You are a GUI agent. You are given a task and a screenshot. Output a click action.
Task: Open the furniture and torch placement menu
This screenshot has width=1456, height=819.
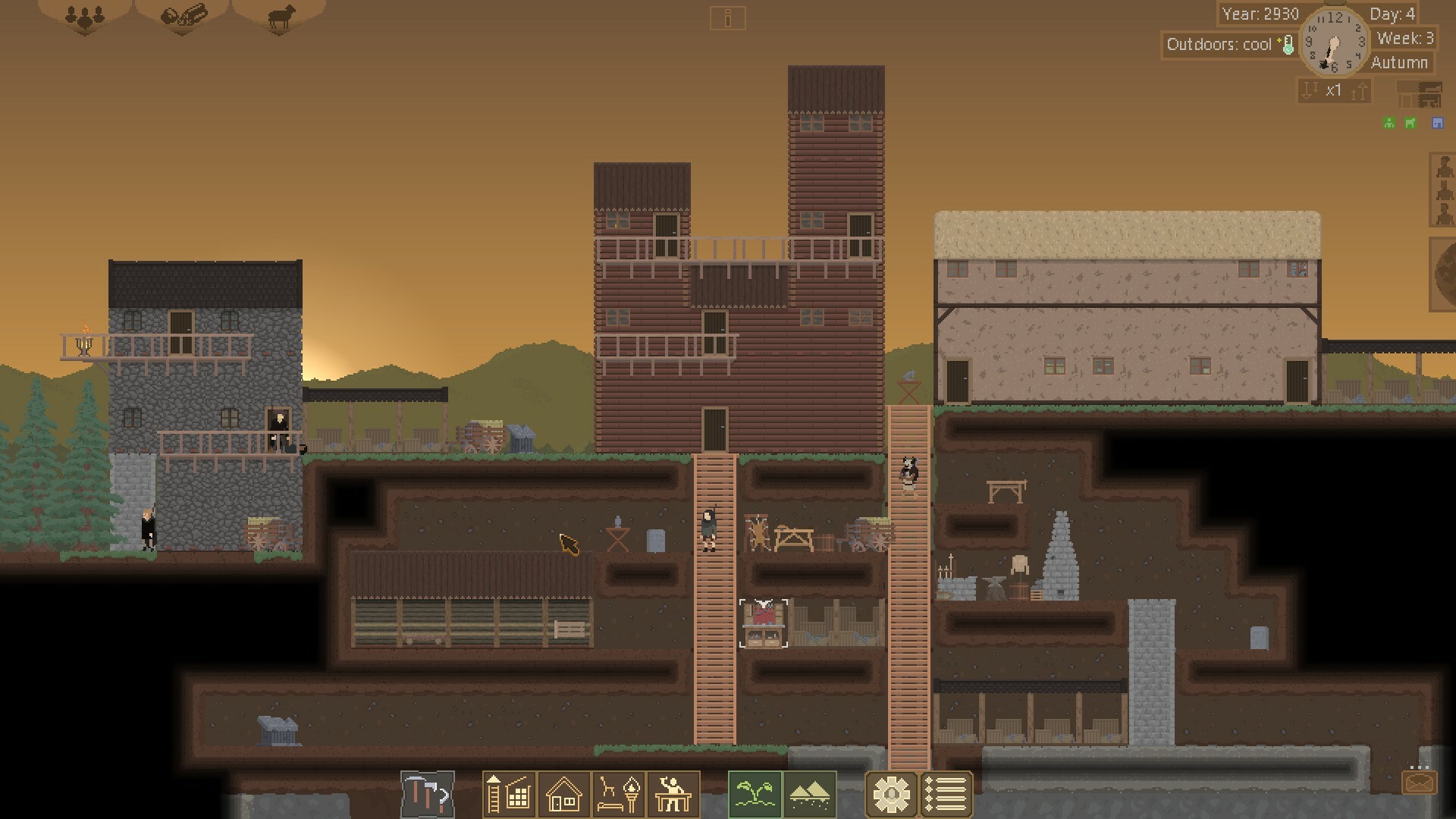pos(618,794)
